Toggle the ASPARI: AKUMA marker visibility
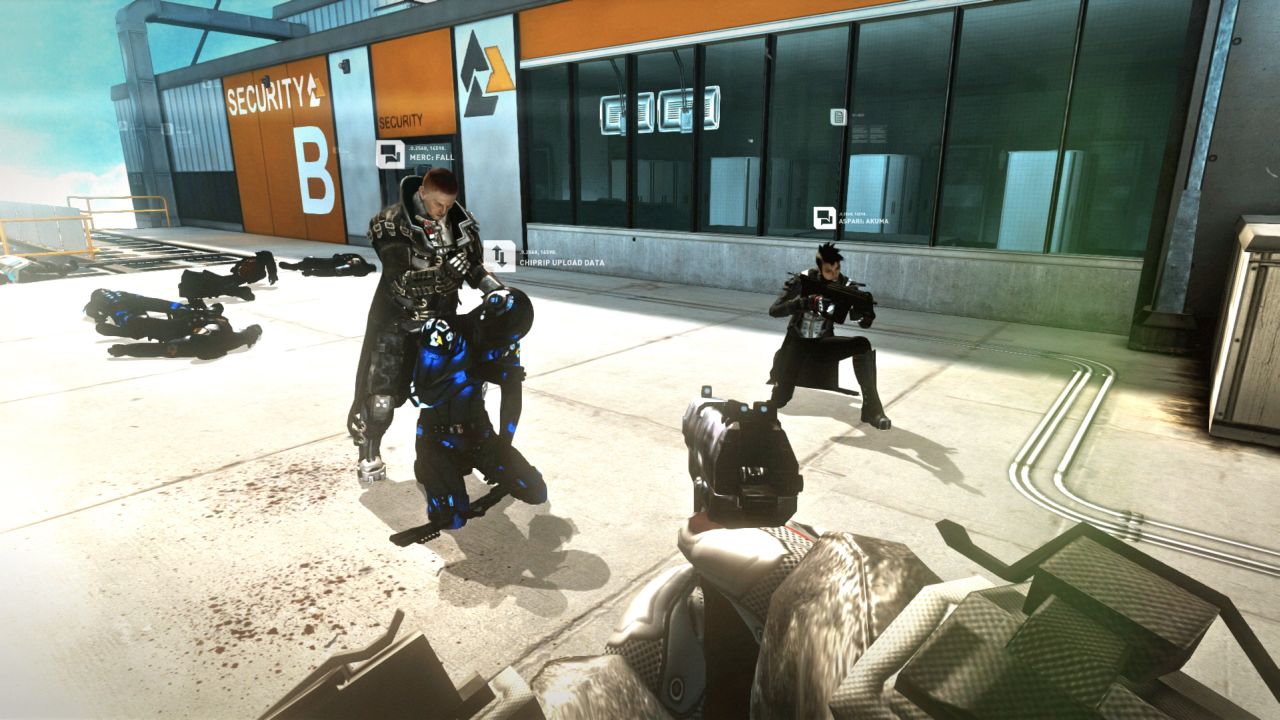 pyautogui.click(x=826, y=216)
